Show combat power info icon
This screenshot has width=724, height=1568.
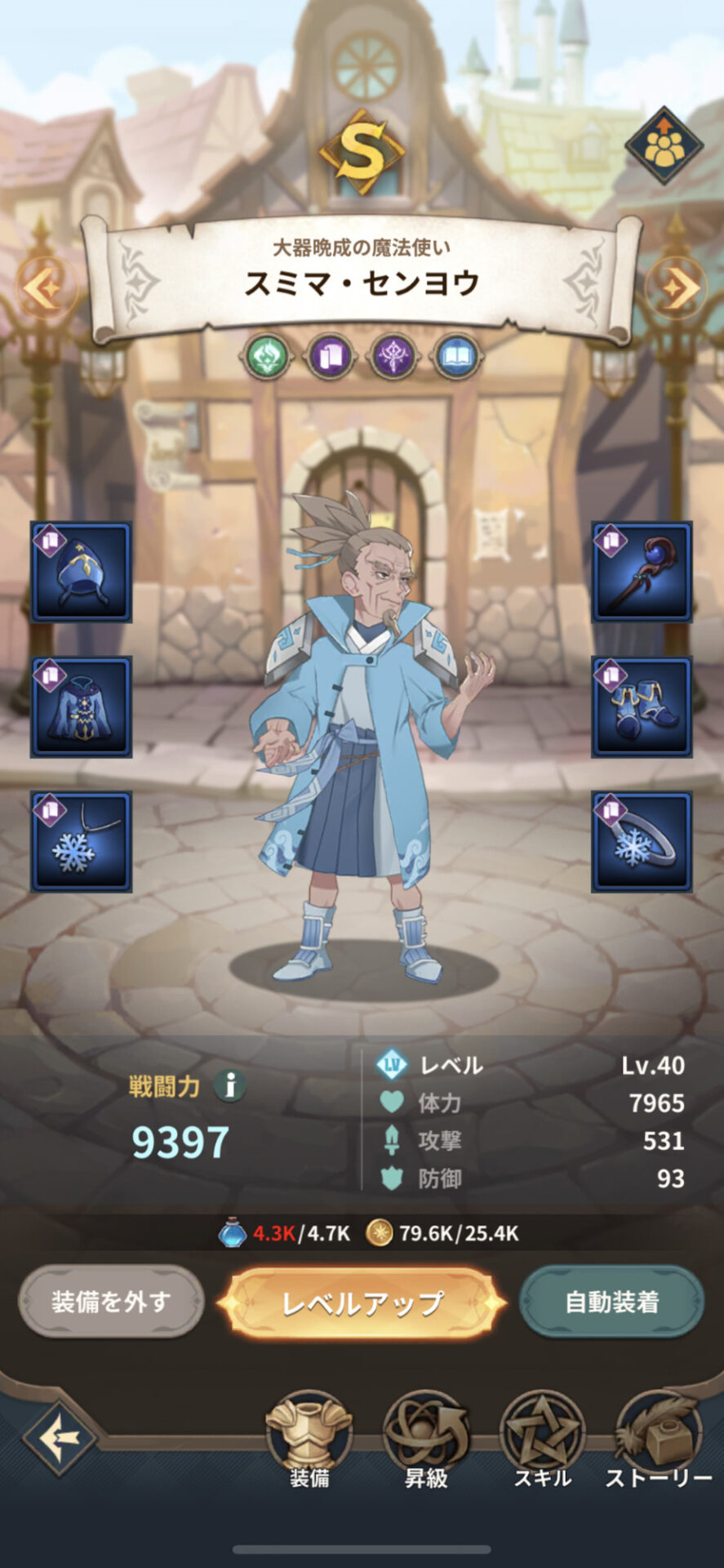[230, 1086]
